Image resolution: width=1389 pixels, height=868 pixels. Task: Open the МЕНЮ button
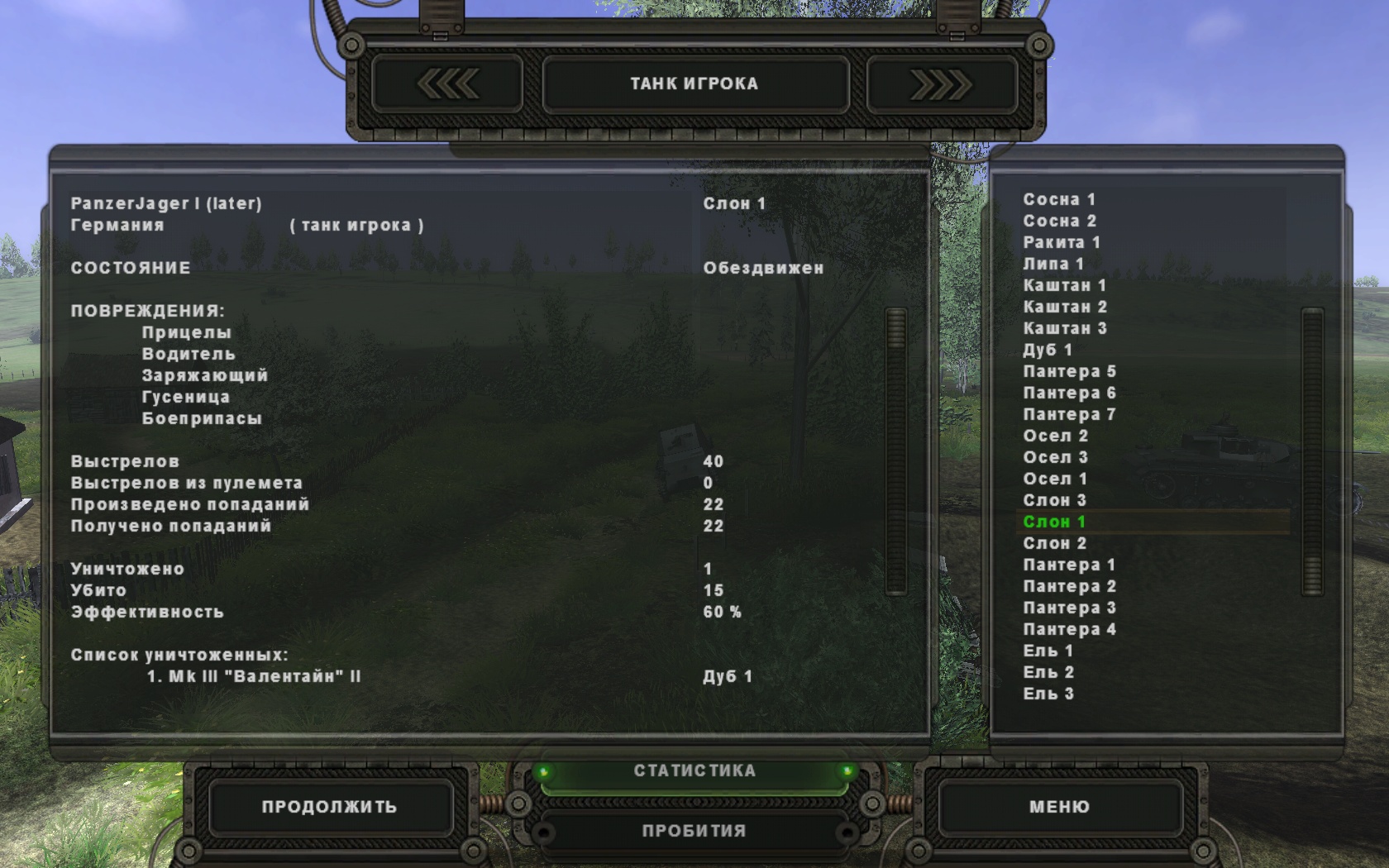[x=1059, y=807]
